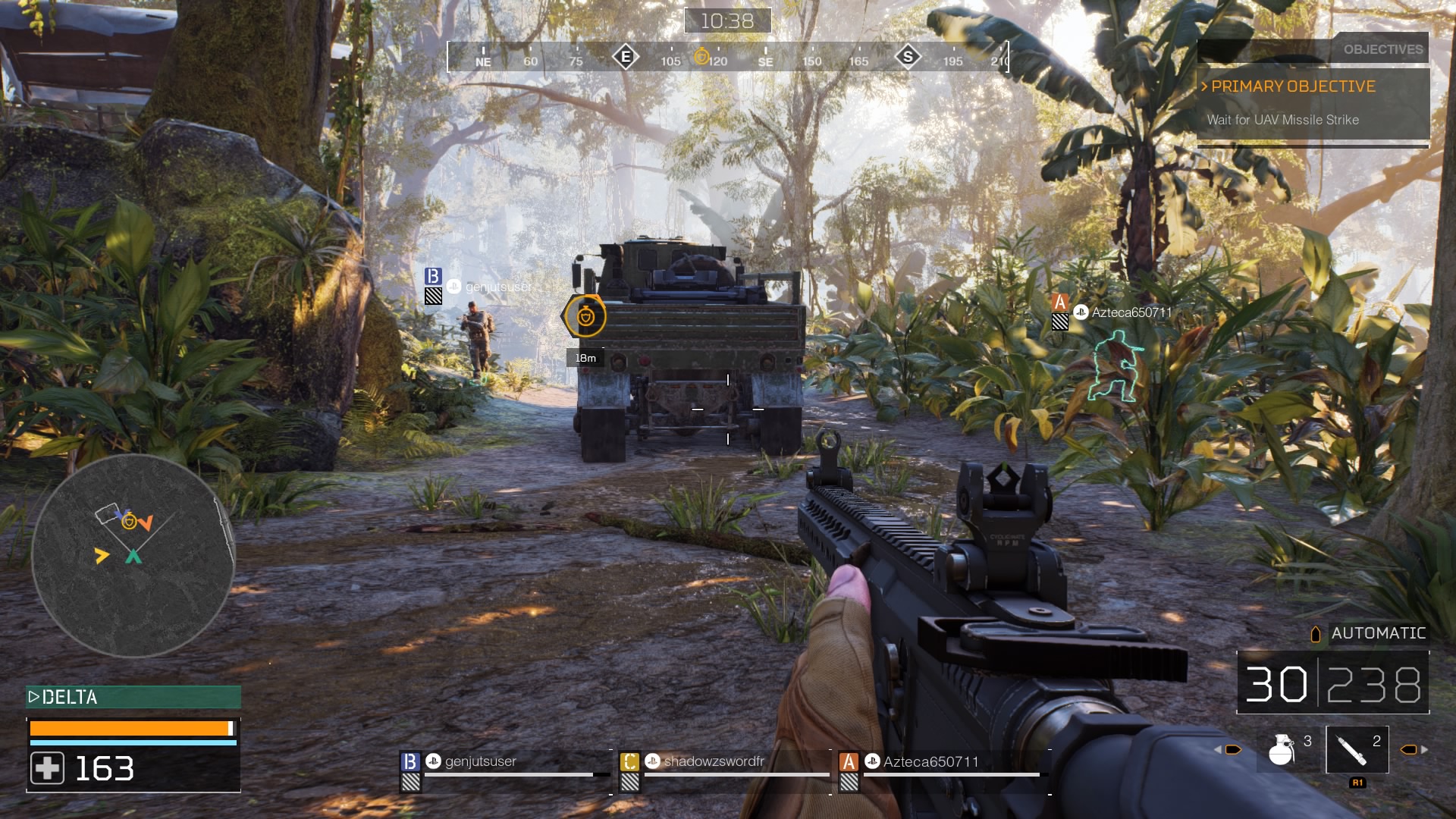Click the medkit health cross icon
The height and width of the screenshot is (819, 1456).
pyautogui.click(x=47, y=768)
